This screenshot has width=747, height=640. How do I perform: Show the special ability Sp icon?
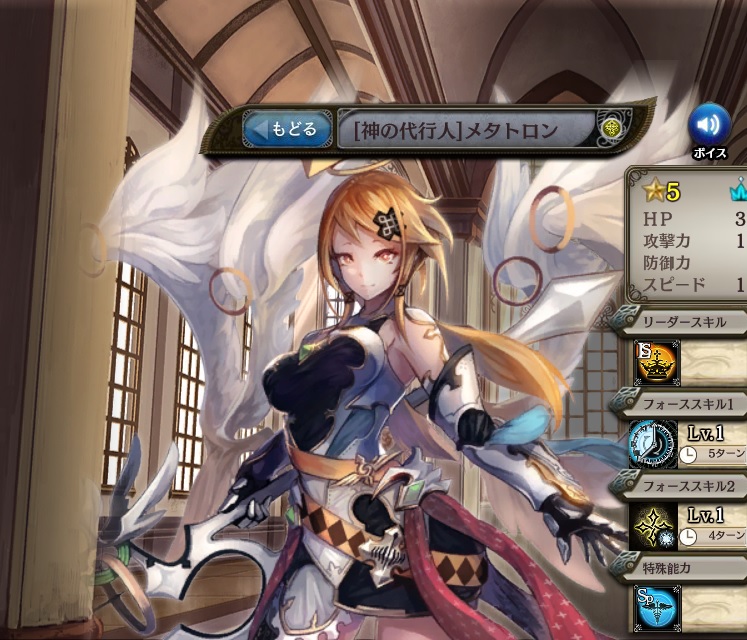click(652, 606)
